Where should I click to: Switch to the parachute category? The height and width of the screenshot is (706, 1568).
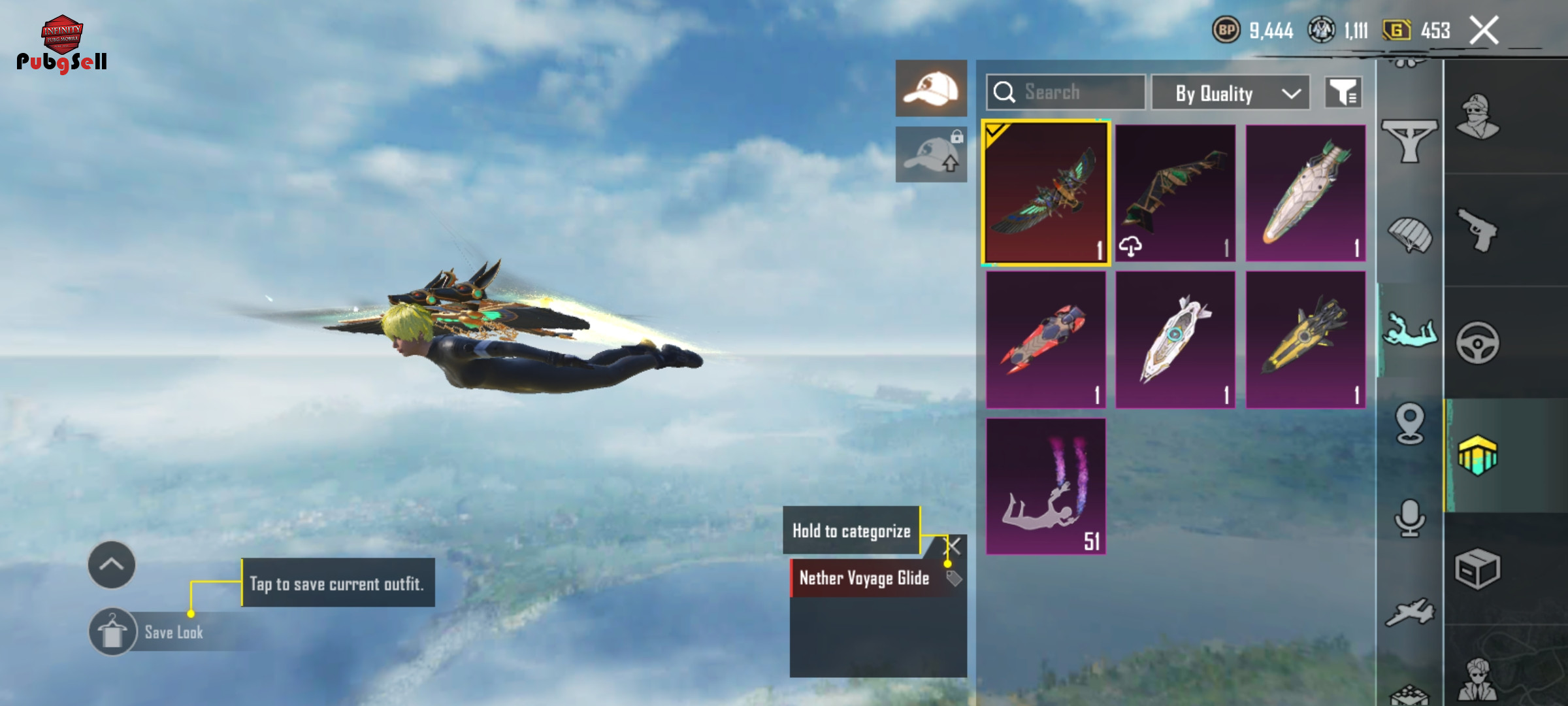click(x=1410, y=235)
